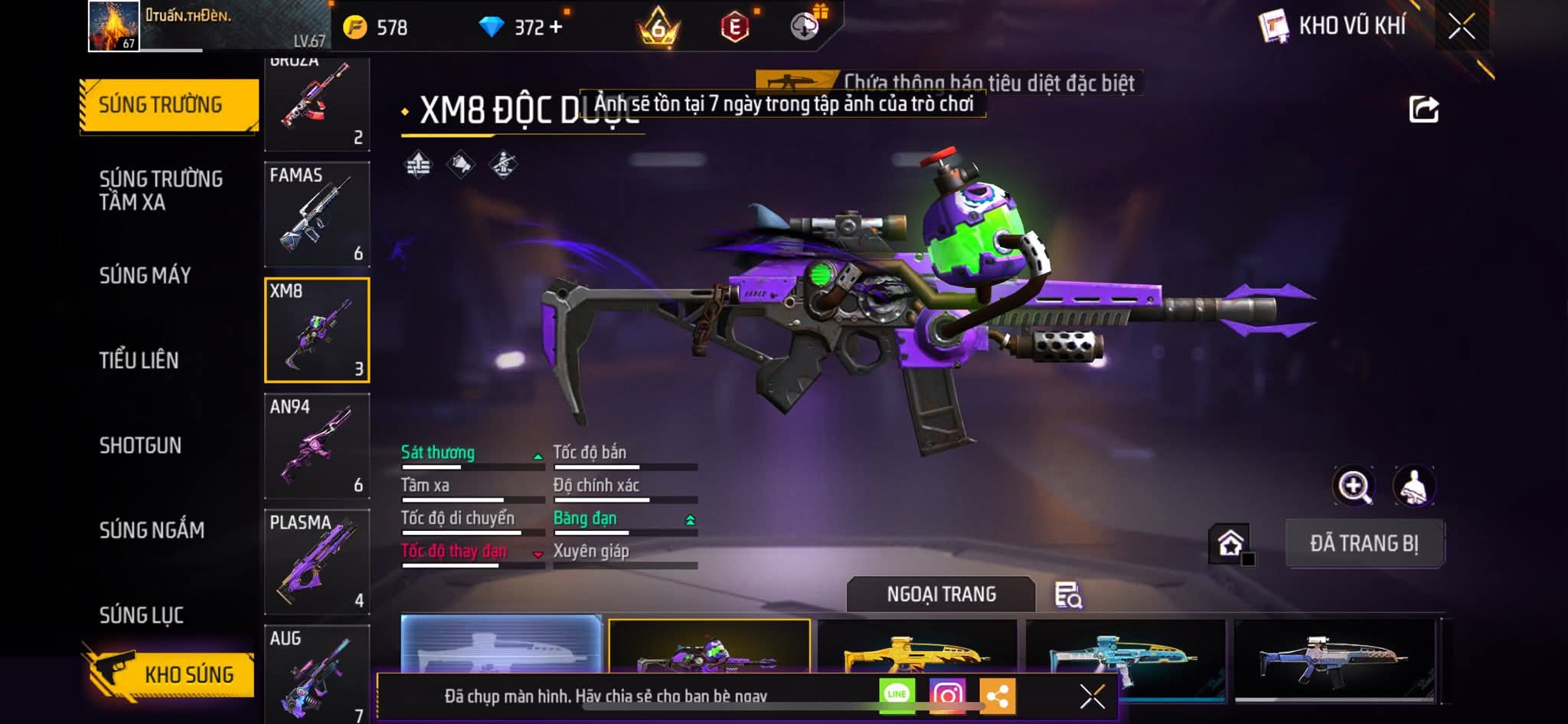
Task: Choose the AN94 weapon tile
Action: pyautogui.click(x=317, y=446)
